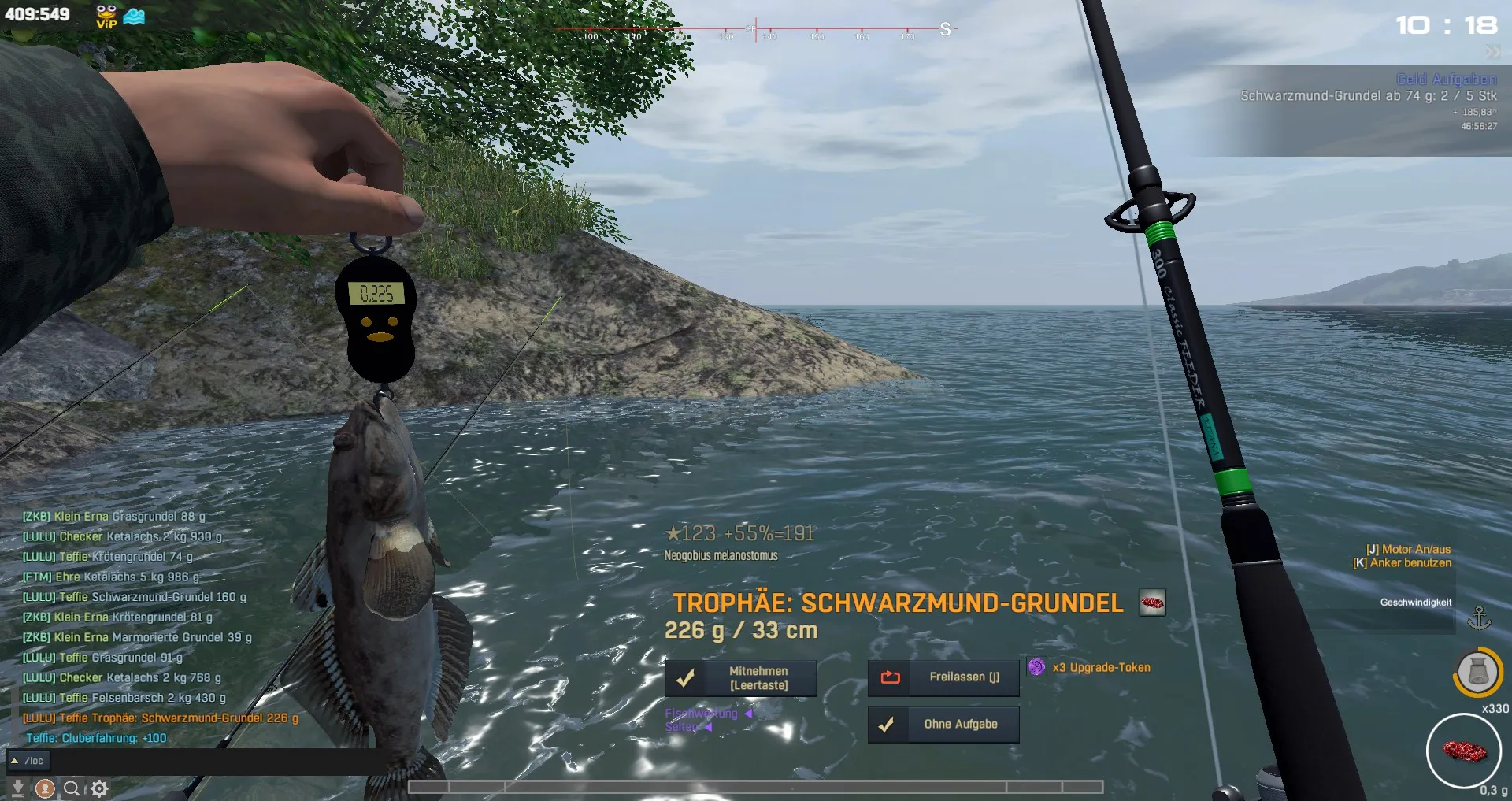Viewport: 1512px width, 801px height.
Task: Click the keepnet bucket icon
Action: [x=1477, y=673]
